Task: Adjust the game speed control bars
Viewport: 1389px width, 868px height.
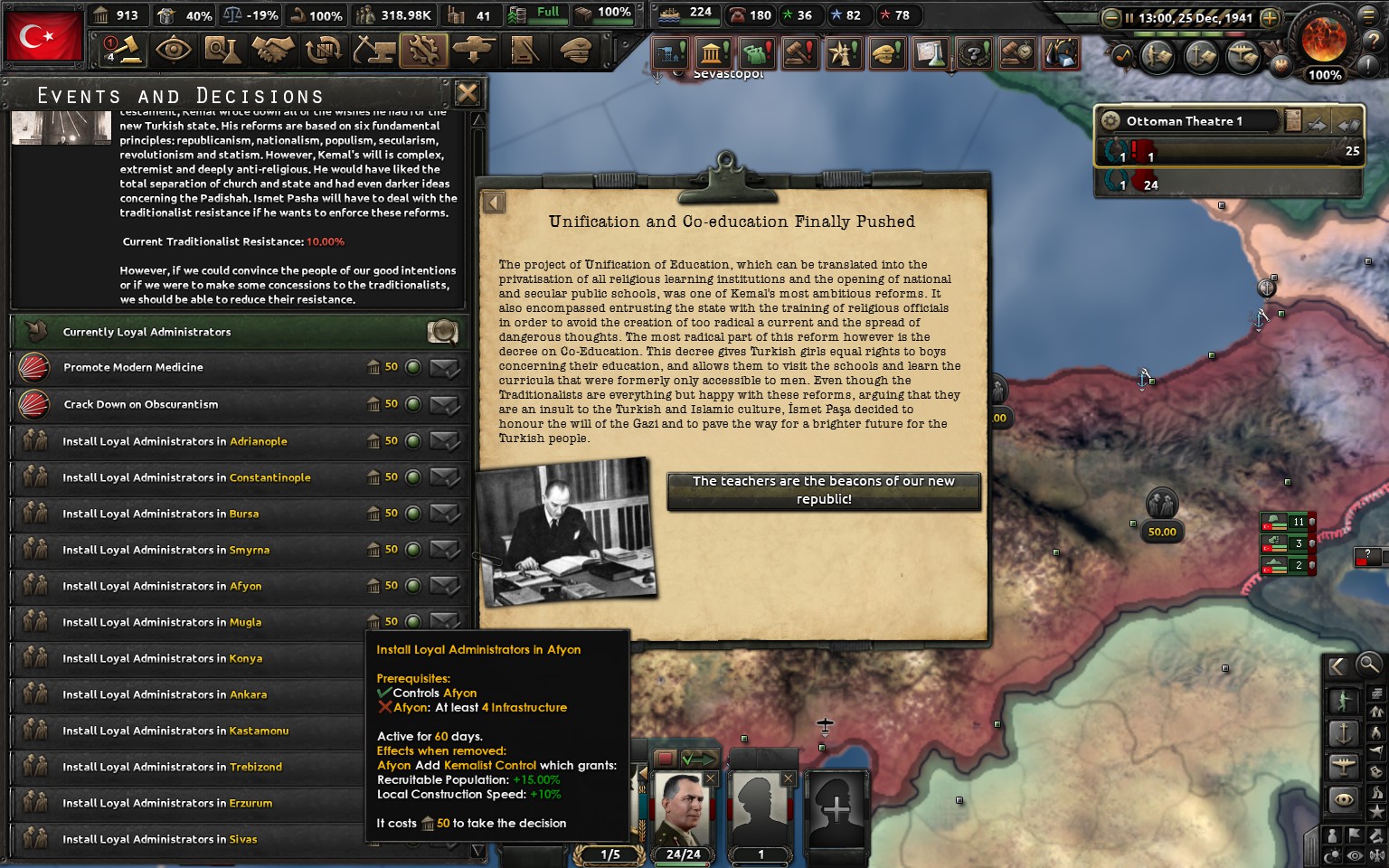Action: (1189, 34)
